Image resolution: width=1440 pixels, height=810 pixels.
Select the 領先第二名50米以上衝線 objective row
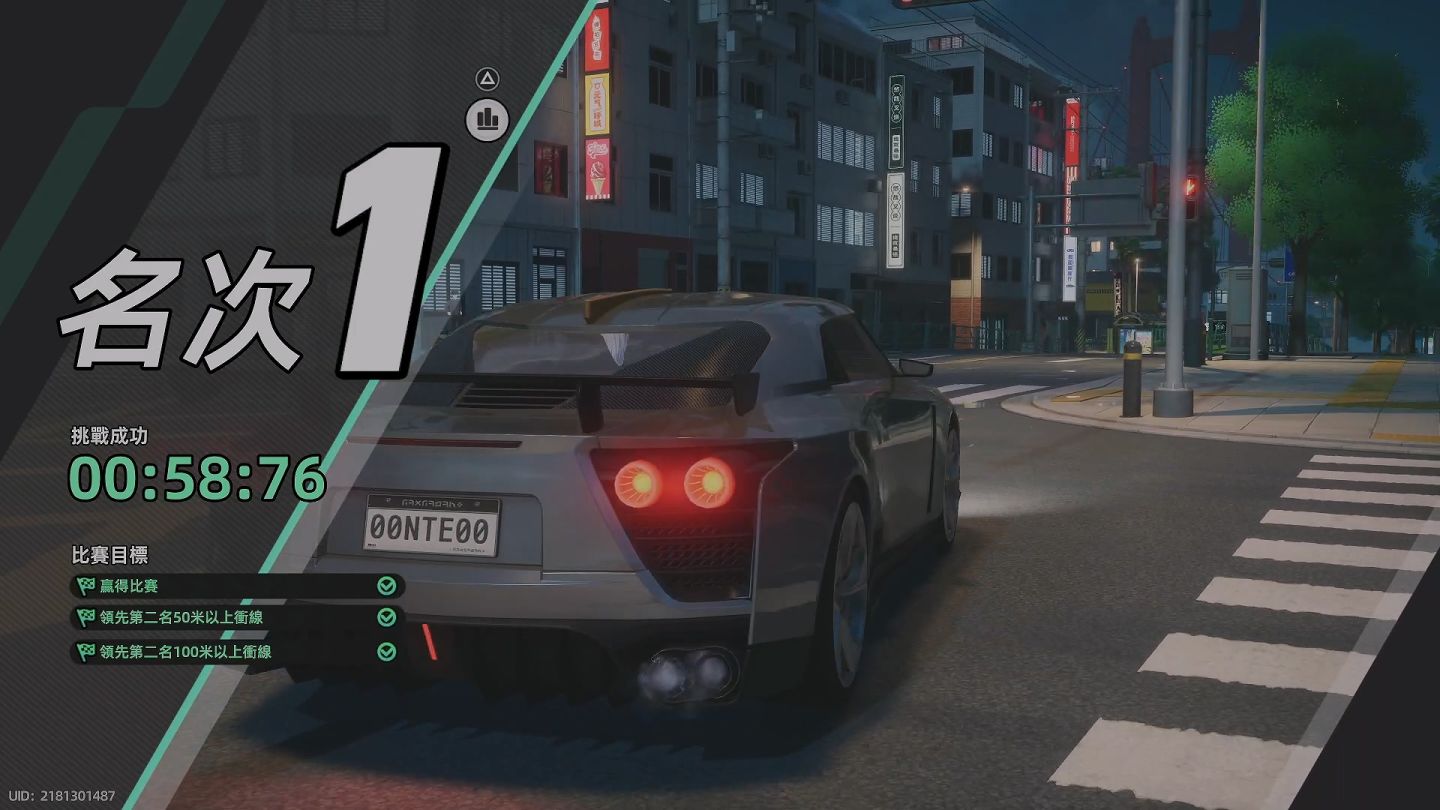coord(237,618)
